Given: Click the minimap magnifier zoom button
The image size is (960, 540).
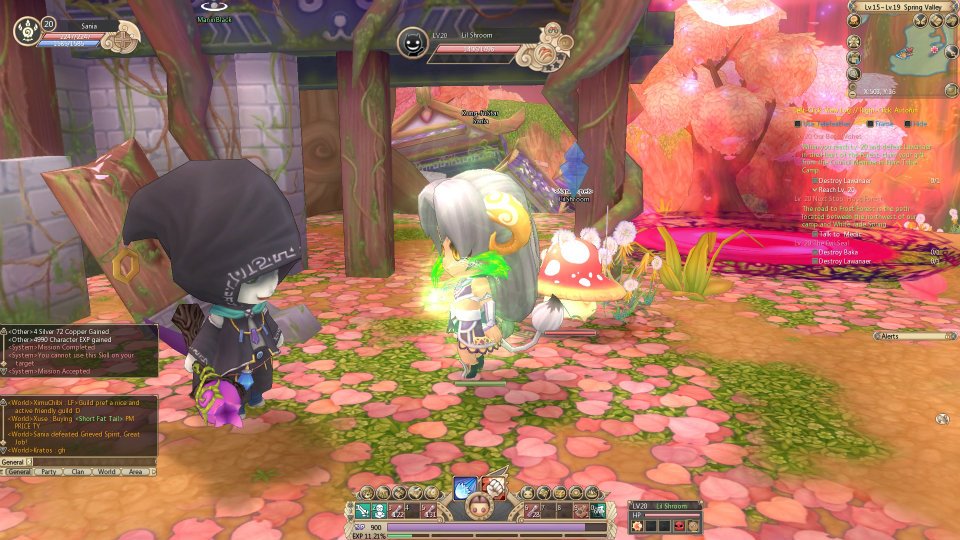Looking at the screenshot, I should pos(856,73).
